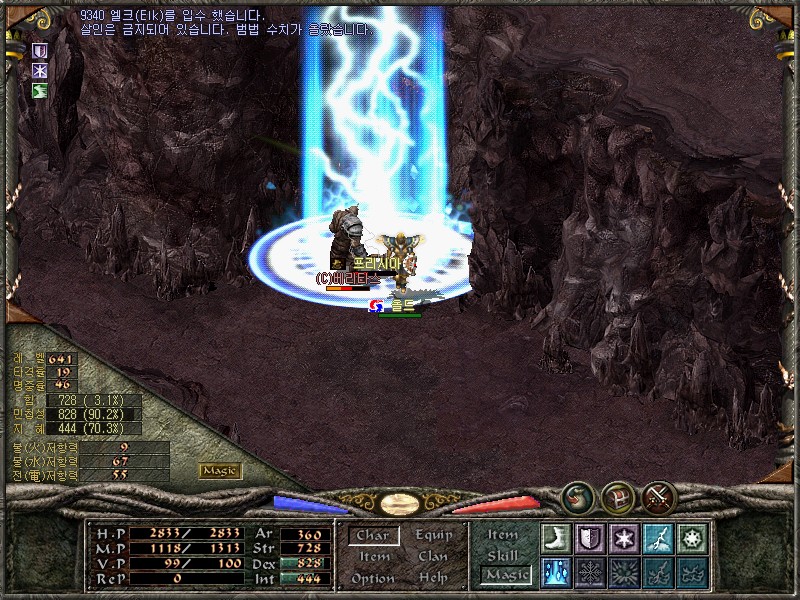Activate the shield spell icon
Image resolution: width=800 pixels, height=600 pixels.
click(590, 538)
